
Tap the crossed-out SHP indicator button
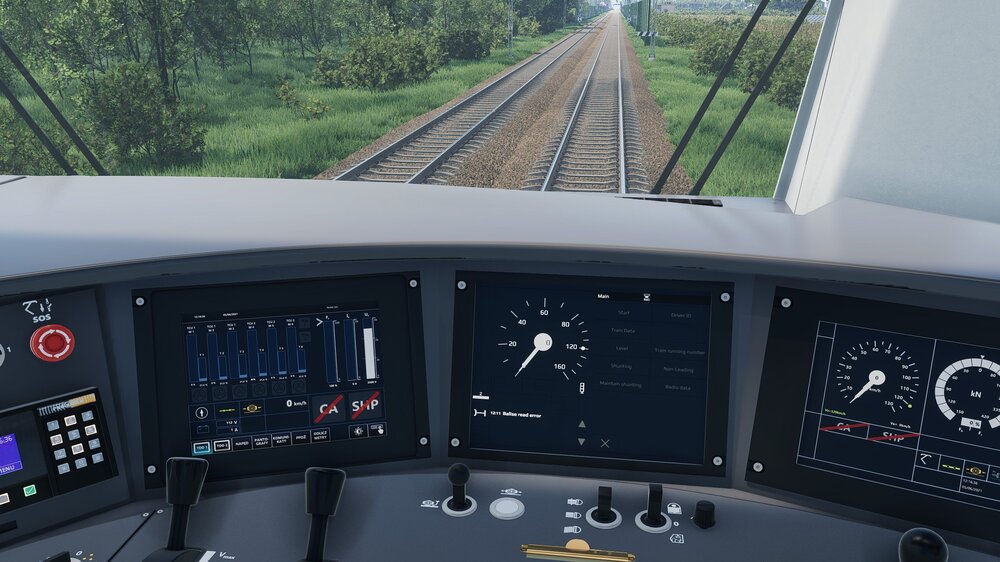point(365,404)
